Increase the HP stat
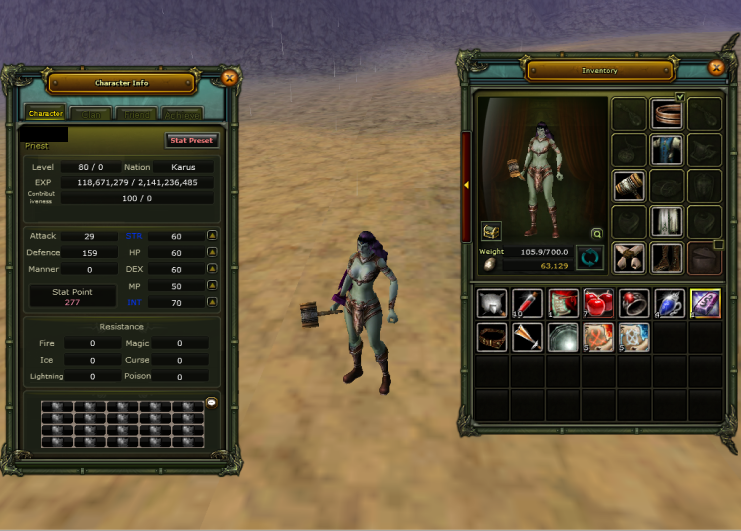Image resolution: width=741 pixels, height=531 pixels. [x=212, y=253]
